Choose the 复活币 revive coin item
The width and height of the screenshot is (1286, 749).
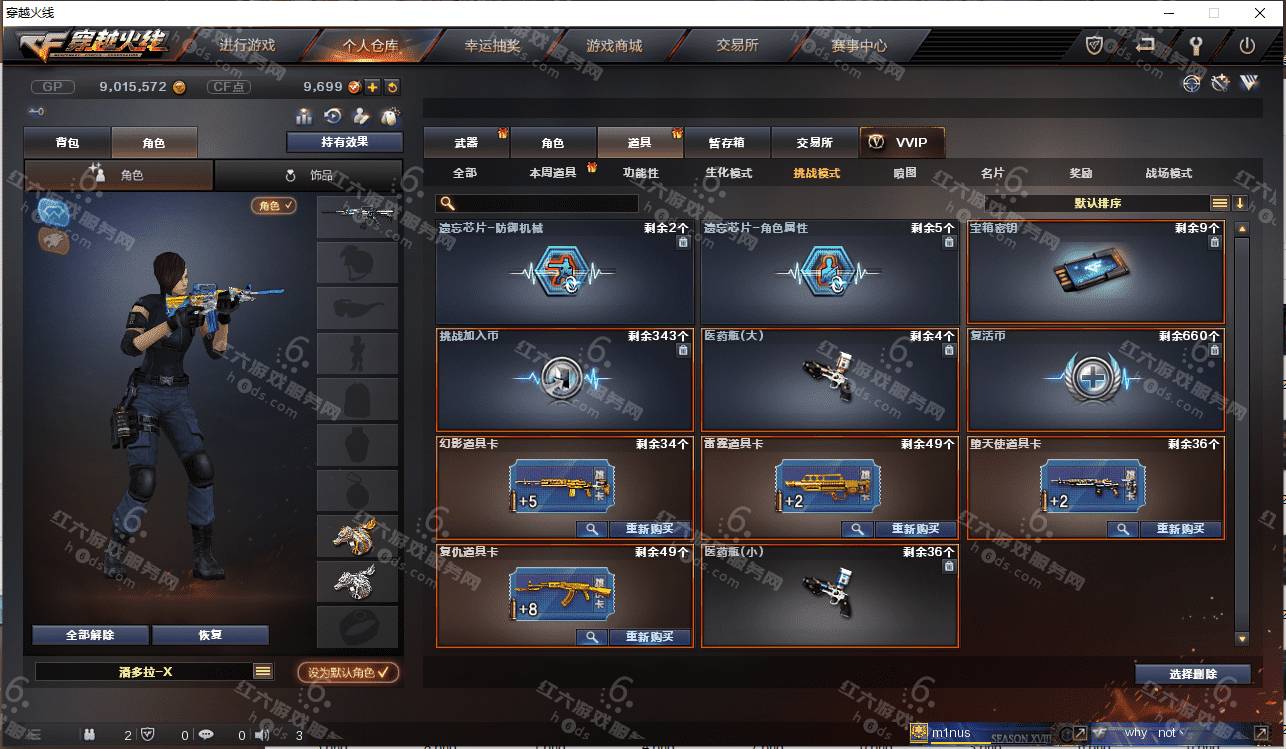1095,379
